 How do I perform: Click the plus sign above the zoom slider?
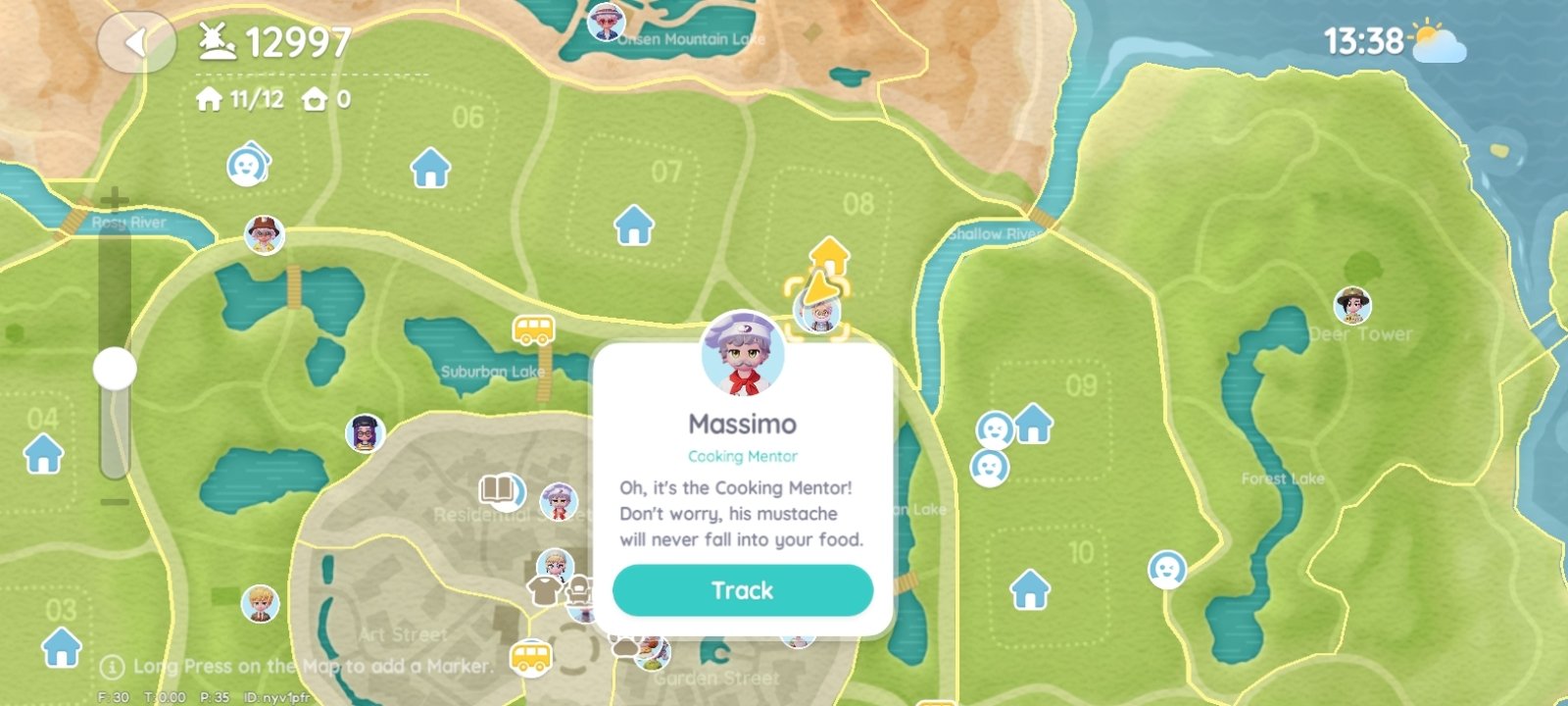coord(115,201)
